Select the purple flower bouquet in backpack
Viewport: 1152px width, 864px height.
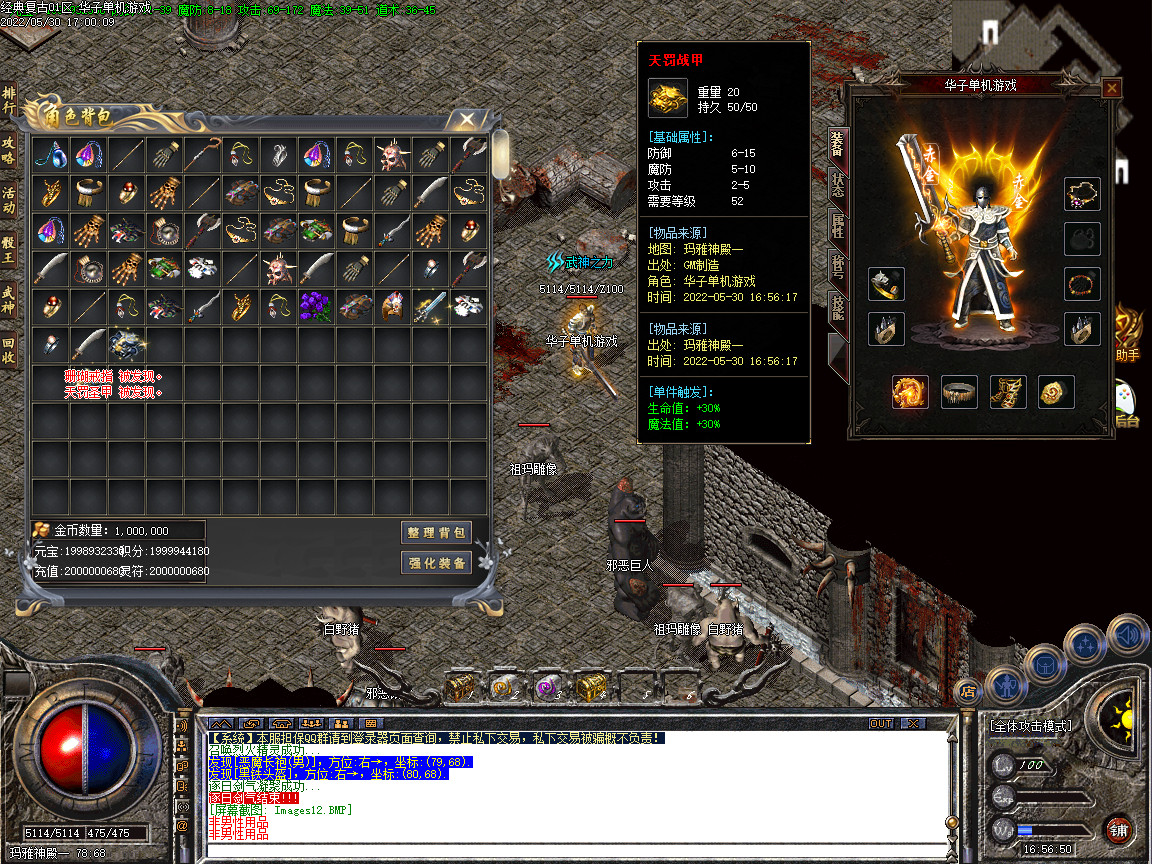(317, 306)
